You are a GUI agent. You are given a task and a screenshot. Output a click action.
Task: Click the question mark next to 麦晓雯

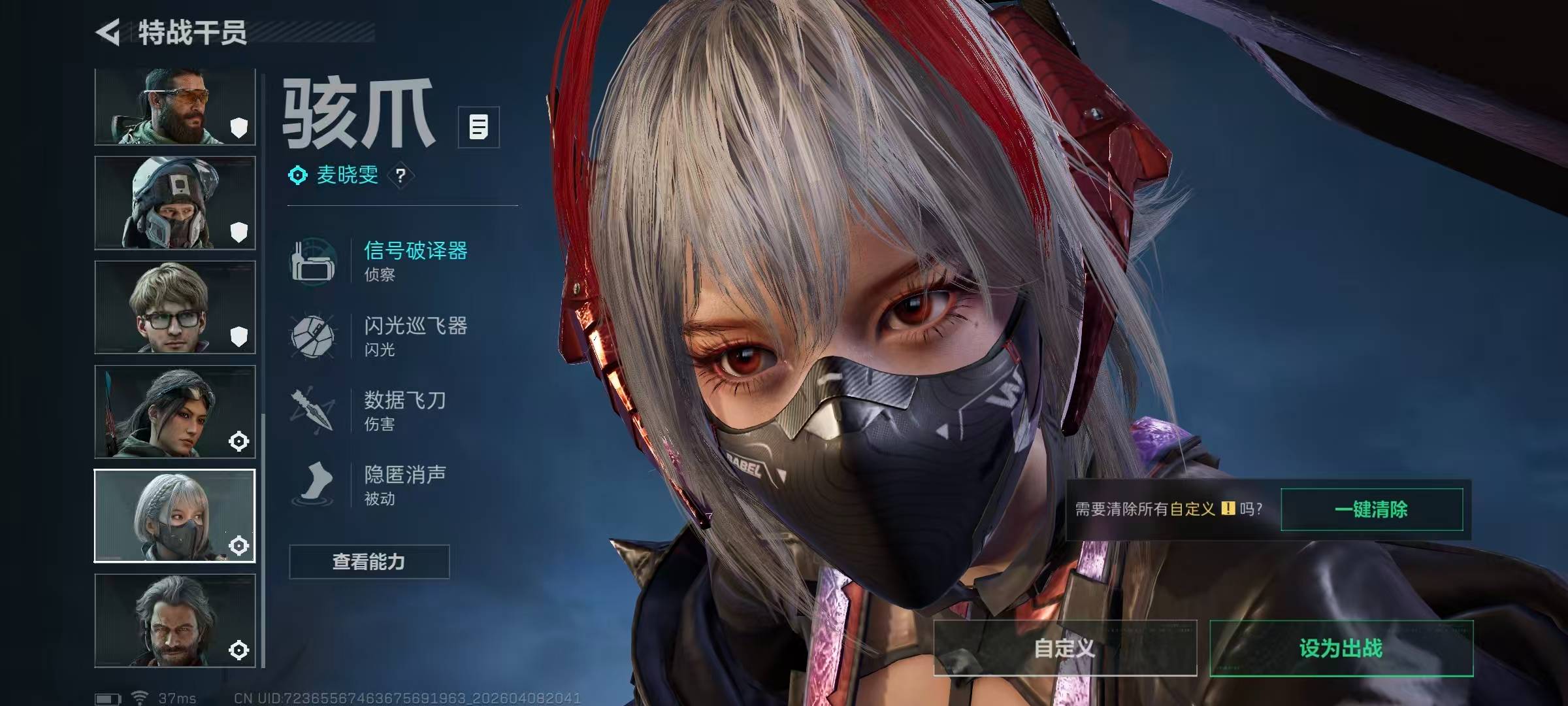(x=400, y=175)
